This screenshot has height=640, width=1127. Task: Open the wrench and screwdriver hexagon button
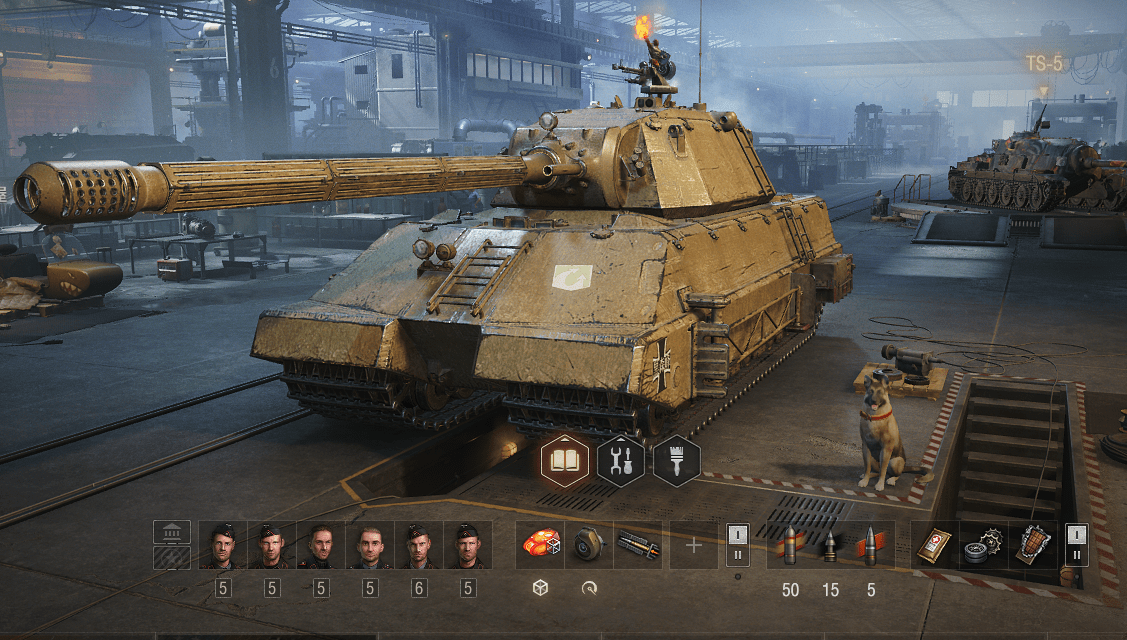pyautogui.click(x=620, y=462)
